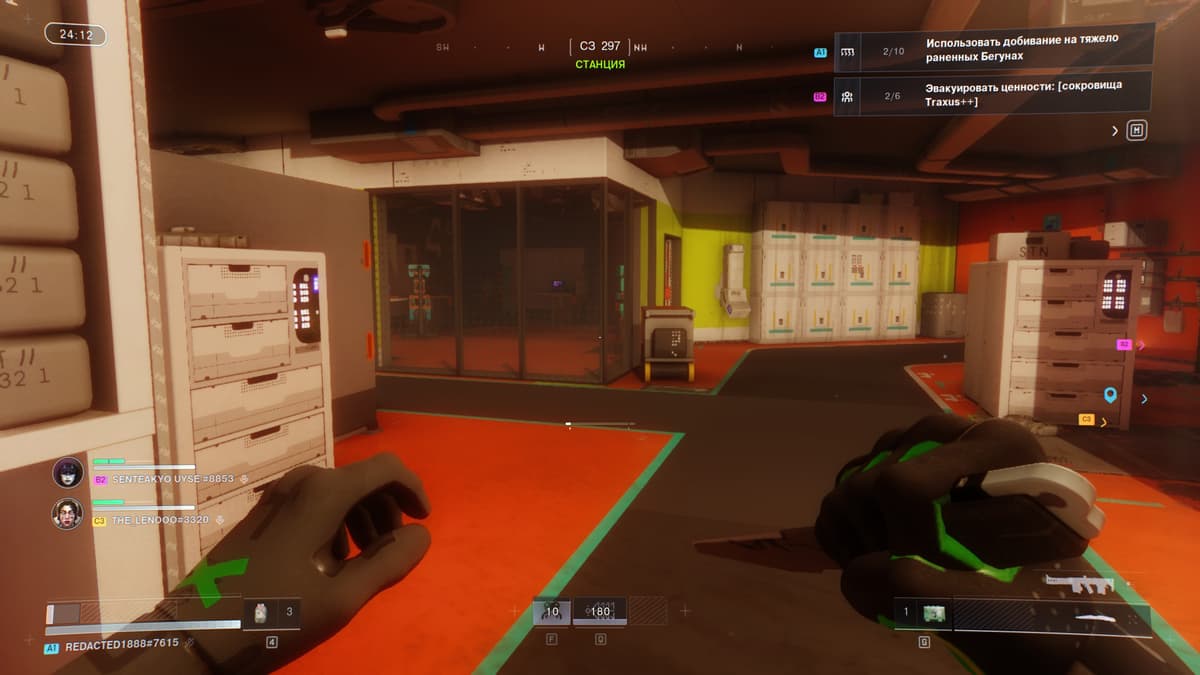Viewport: 1200px width, 675px height.
Task: Click the yellow C3 teammate marker
Action: coord(1086,420)
